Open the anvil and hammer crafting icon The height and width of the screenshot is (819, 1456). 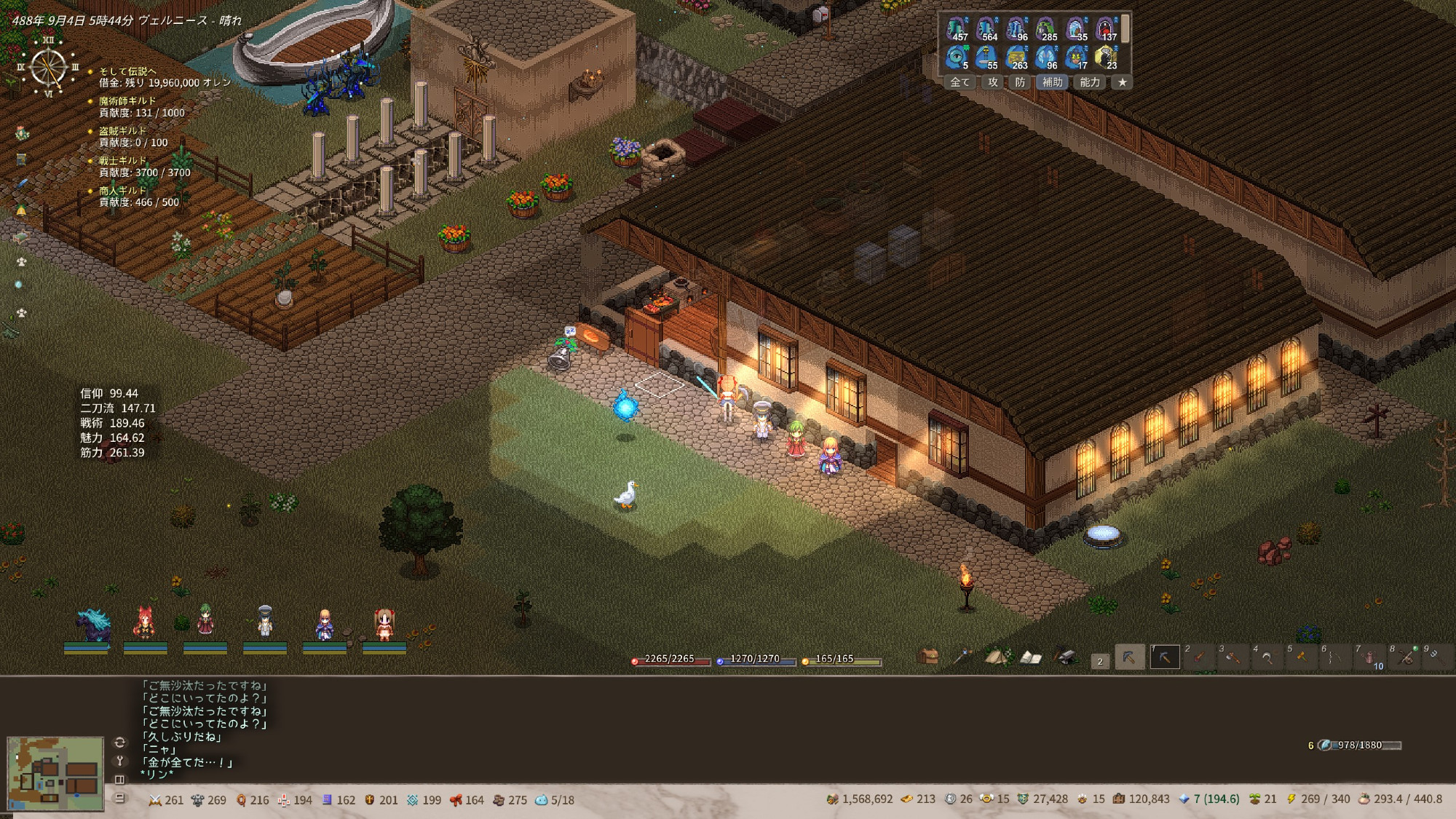1065,657
